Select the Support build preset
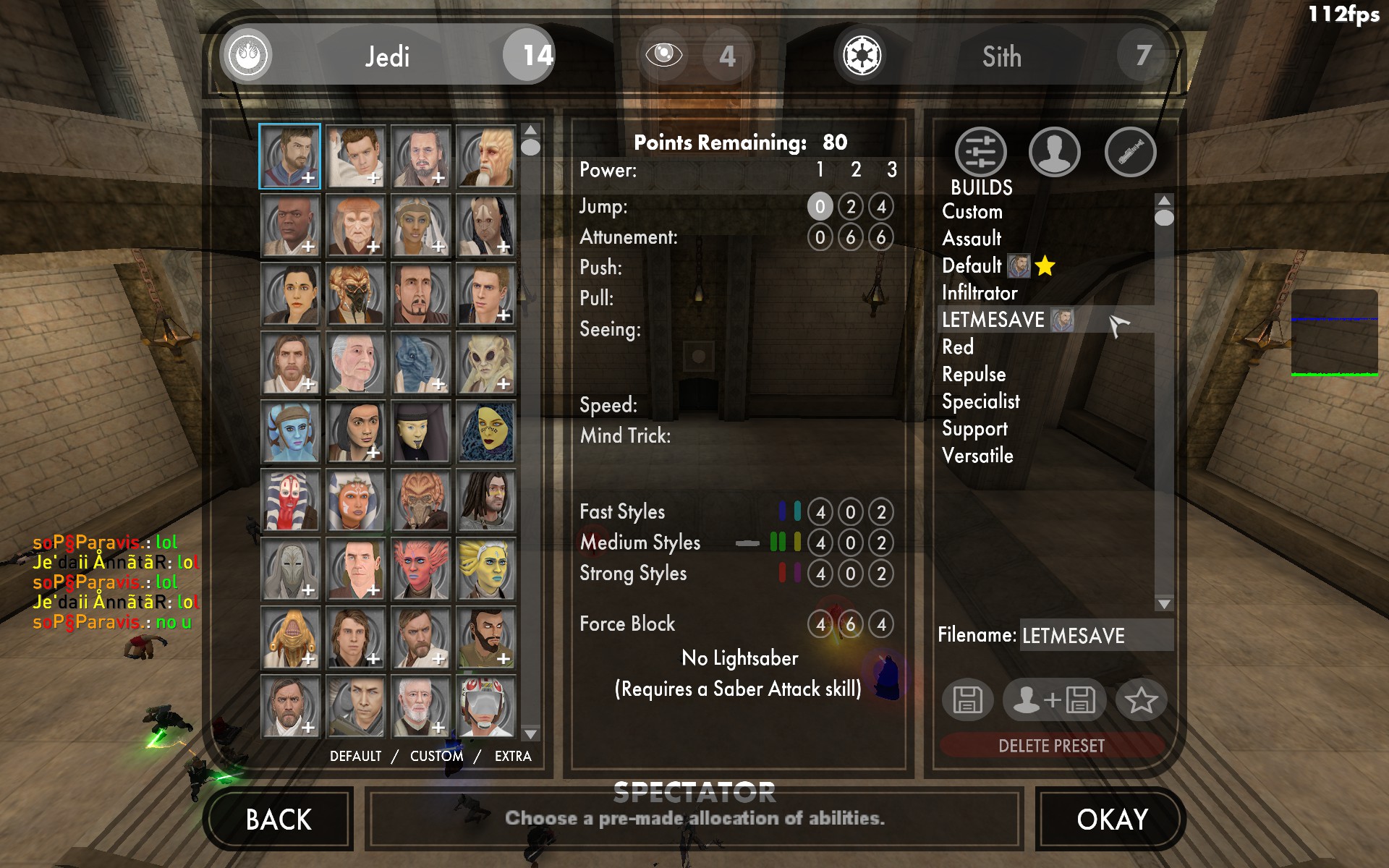The height and width of the screenshot is (868, 1389). pos(974,428)
